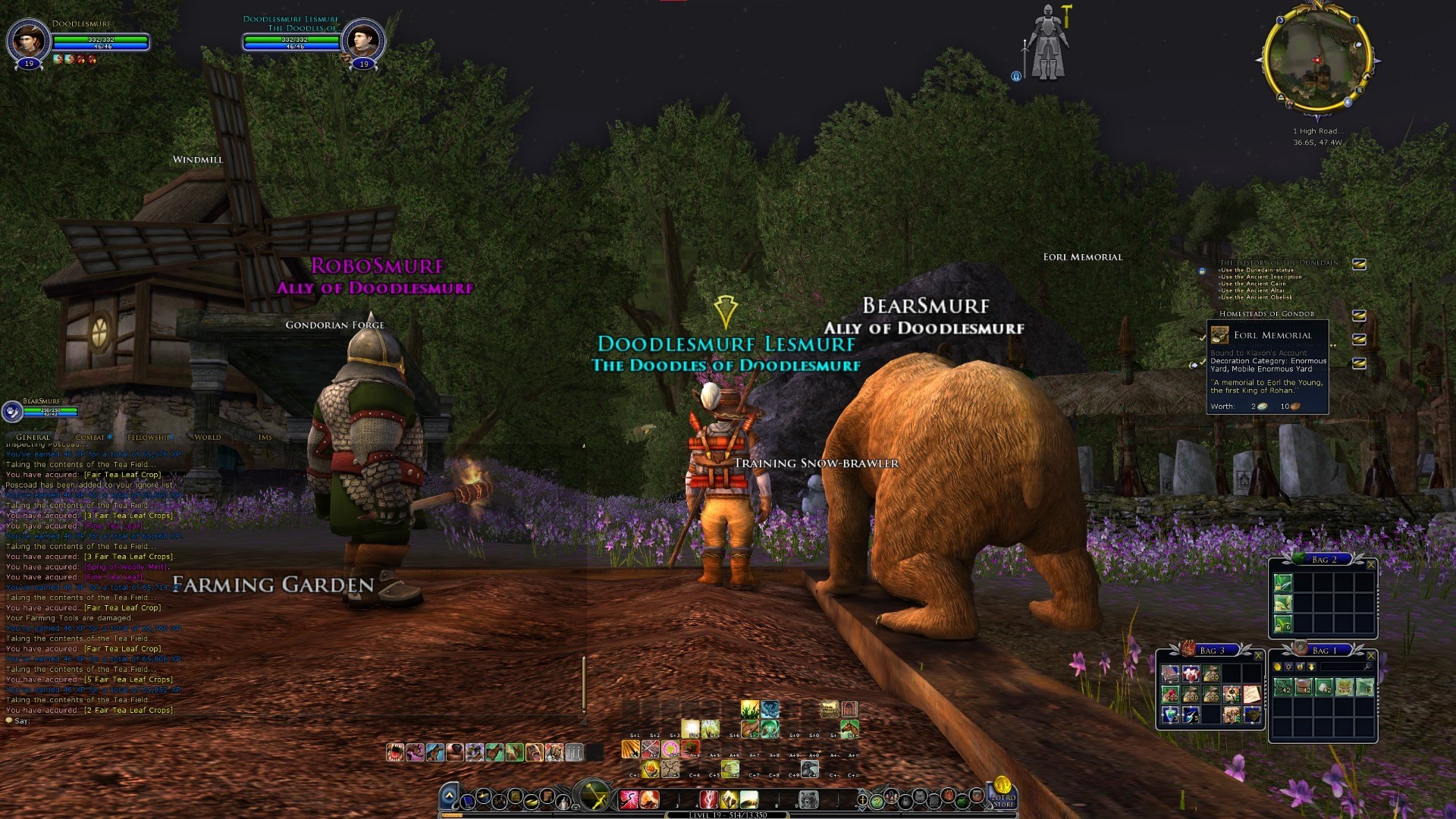
Task: Use the horse mount skill icon
Action: point(849,730)
